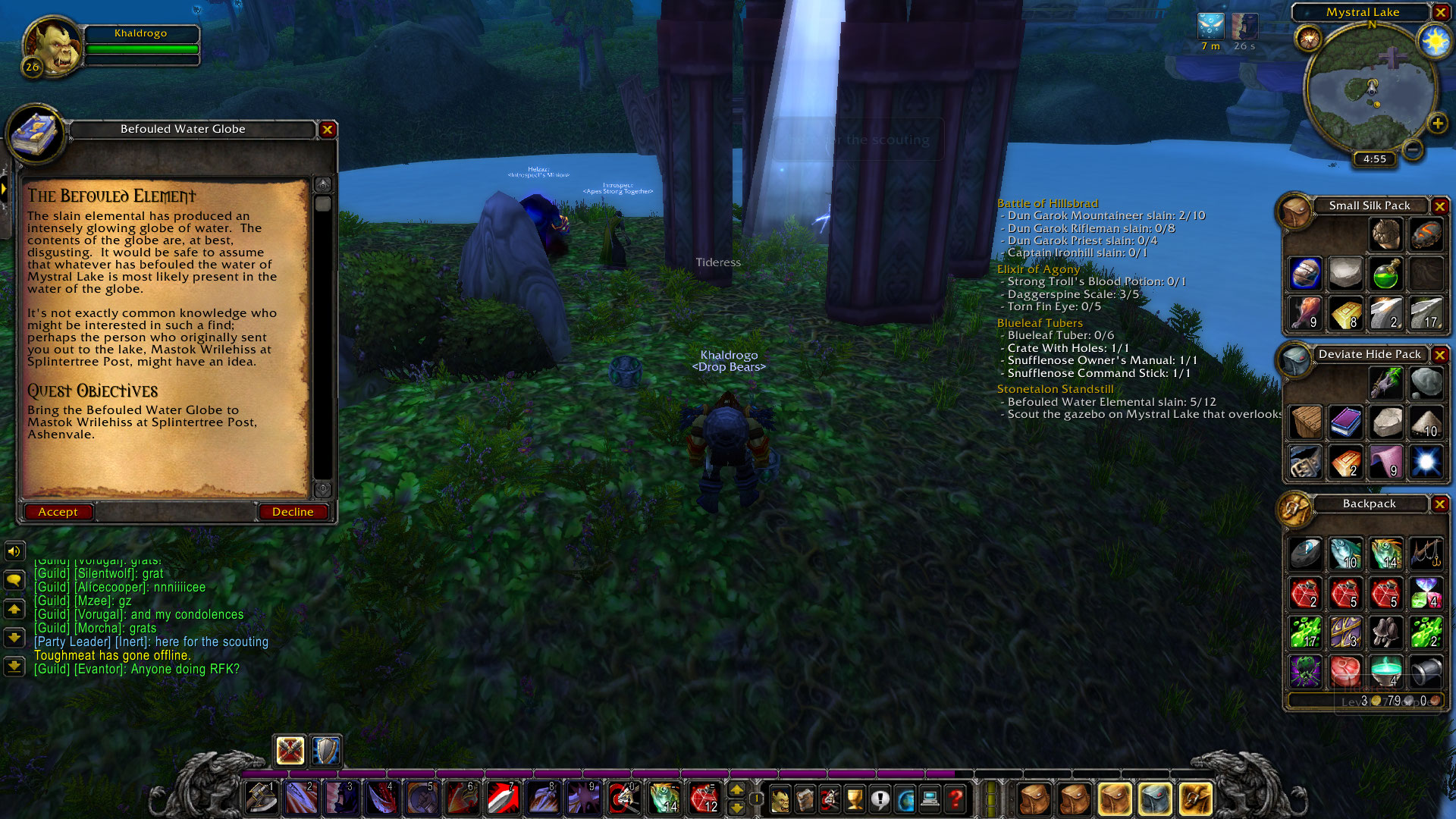
Task: Open the World Map globe icon
Action: click(x=905, y=798)
